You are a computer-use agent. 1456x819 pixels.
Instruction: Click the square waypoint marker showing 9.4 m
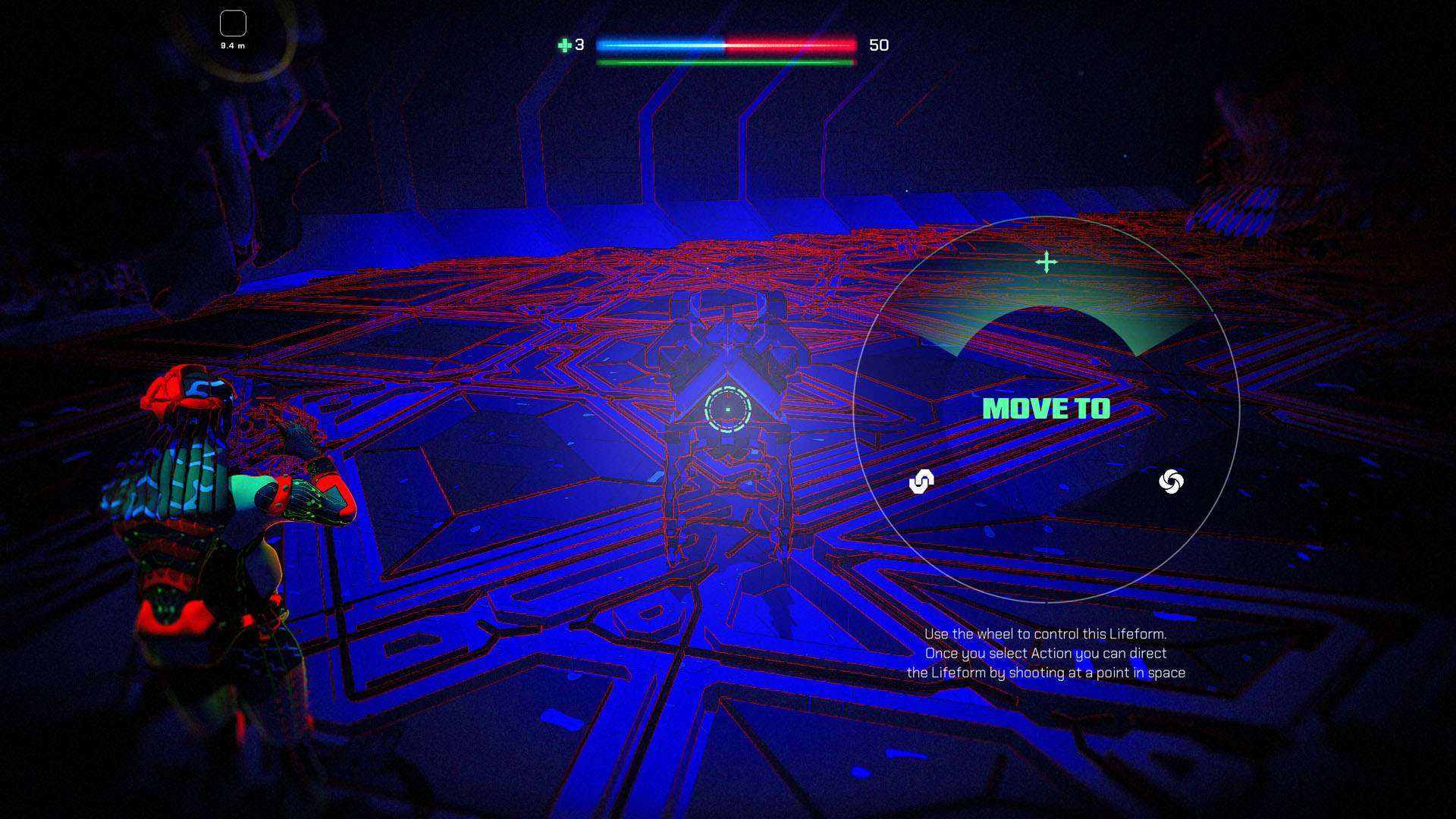tap(233, 24)
